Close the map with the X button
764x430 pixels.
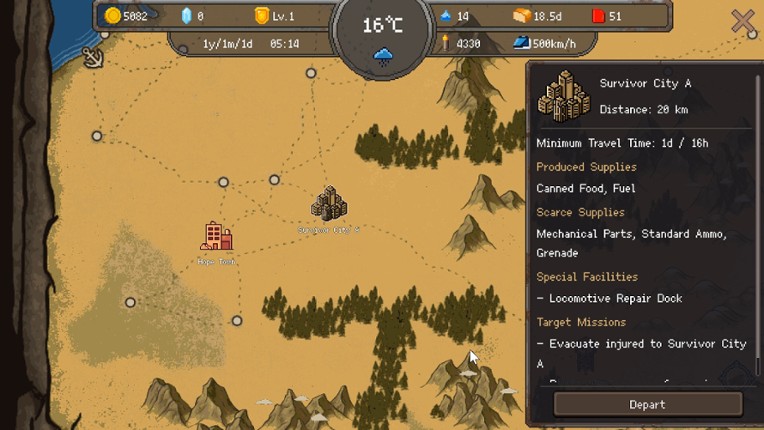[x=742, y=21]
